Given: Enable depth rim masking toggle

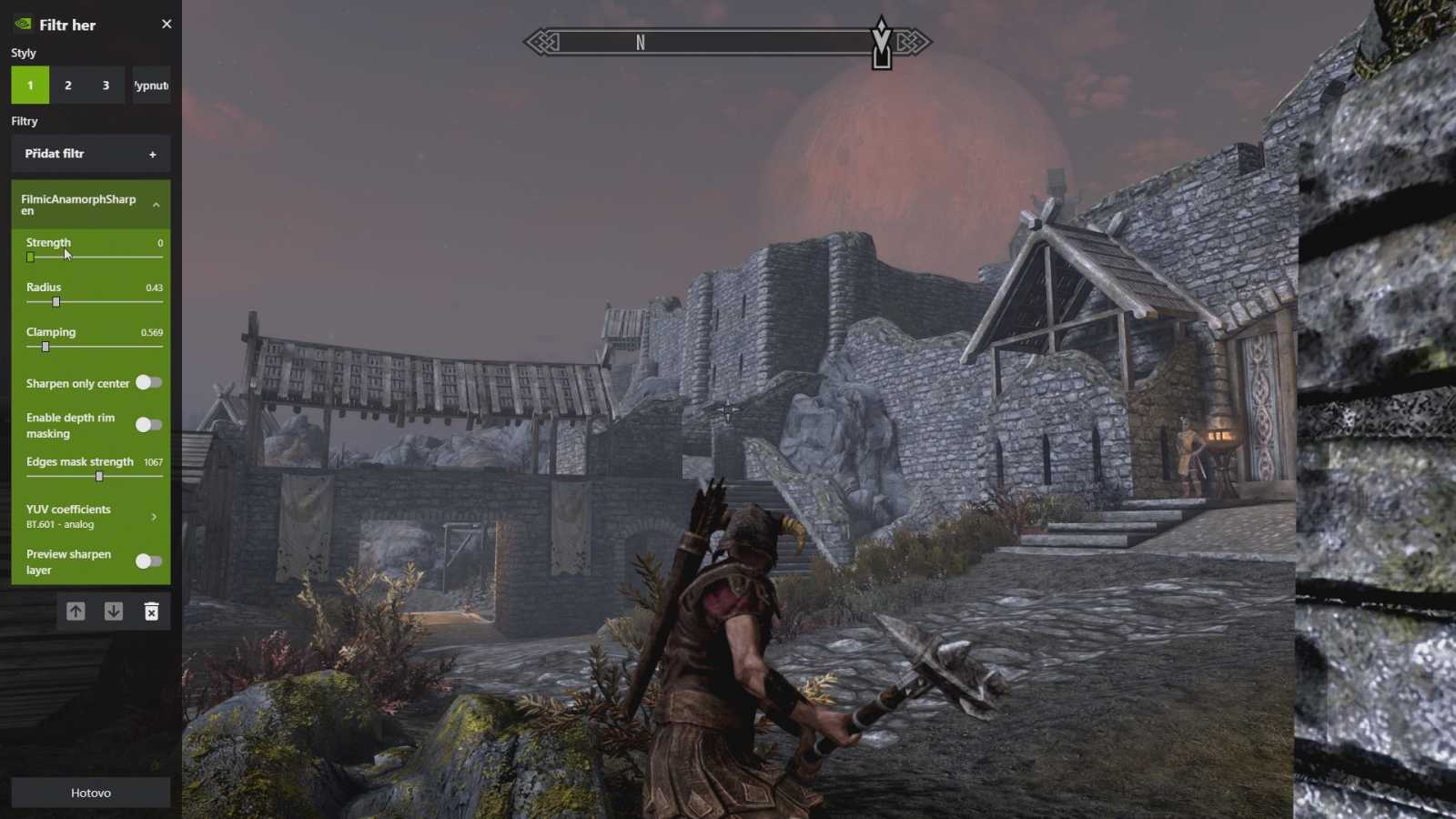Looking at the screenshot, I should pos(148,425).
